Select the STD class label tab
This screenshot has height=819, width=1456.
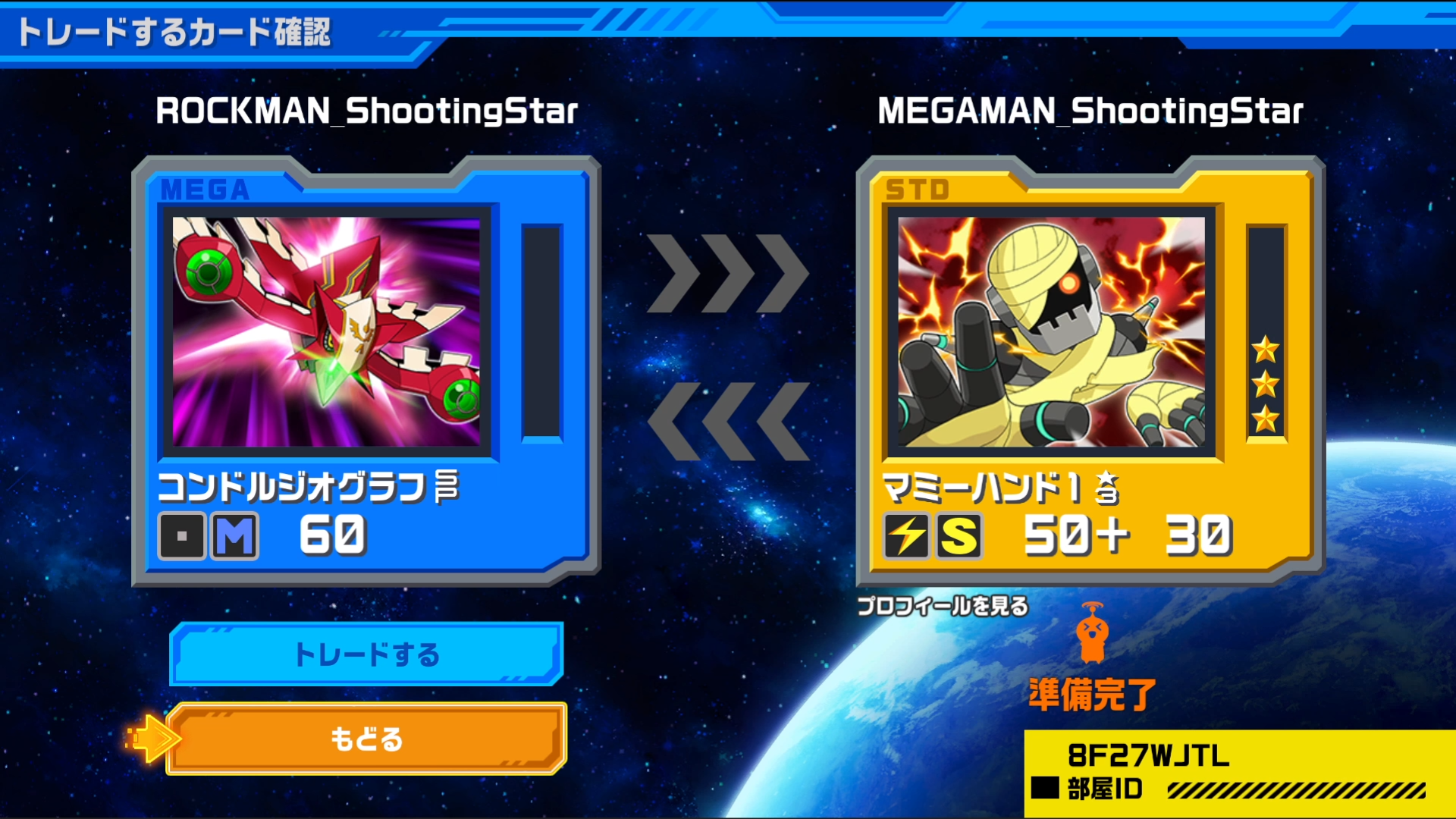coord(915,189)
